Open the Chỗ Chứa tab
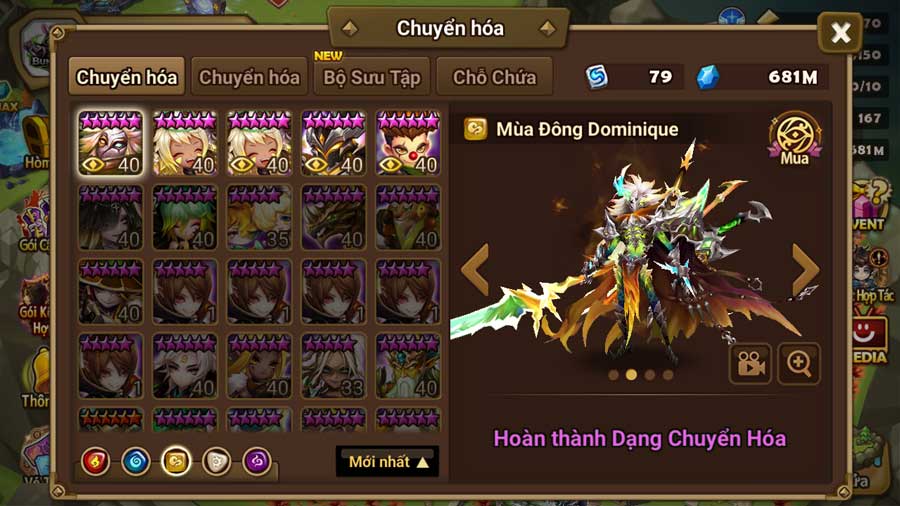Screen dimensions: 900x506 (x=494, y=77)
